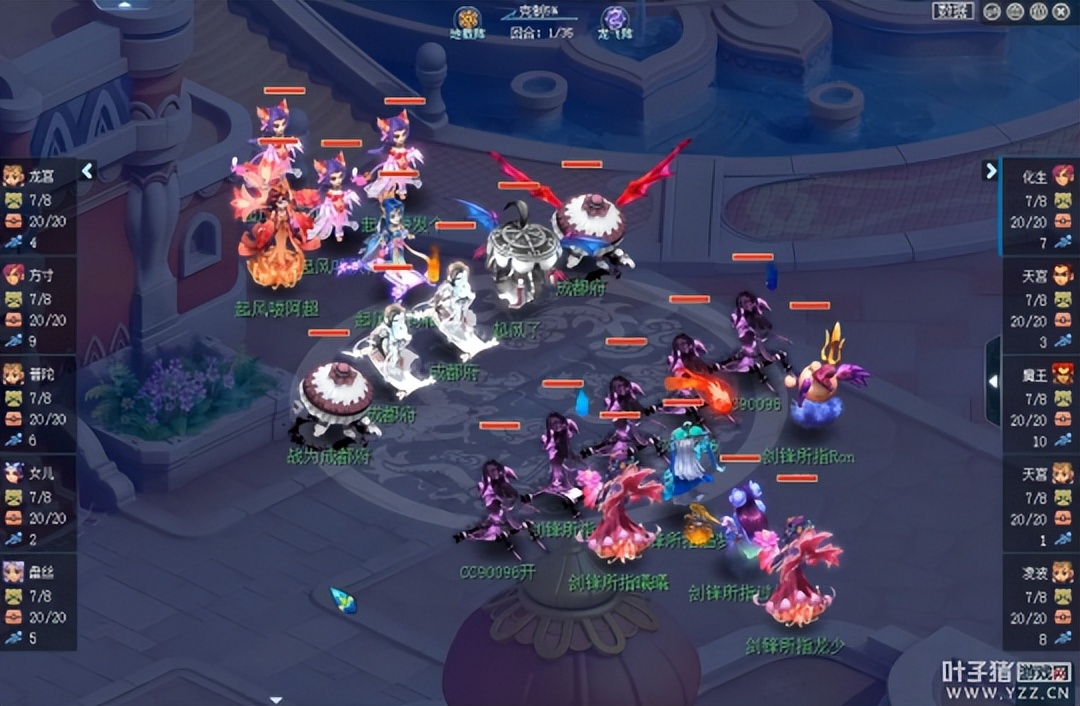Open the side drawer tab at right edge
The image size is (1080, 706).
click(993, 381)
